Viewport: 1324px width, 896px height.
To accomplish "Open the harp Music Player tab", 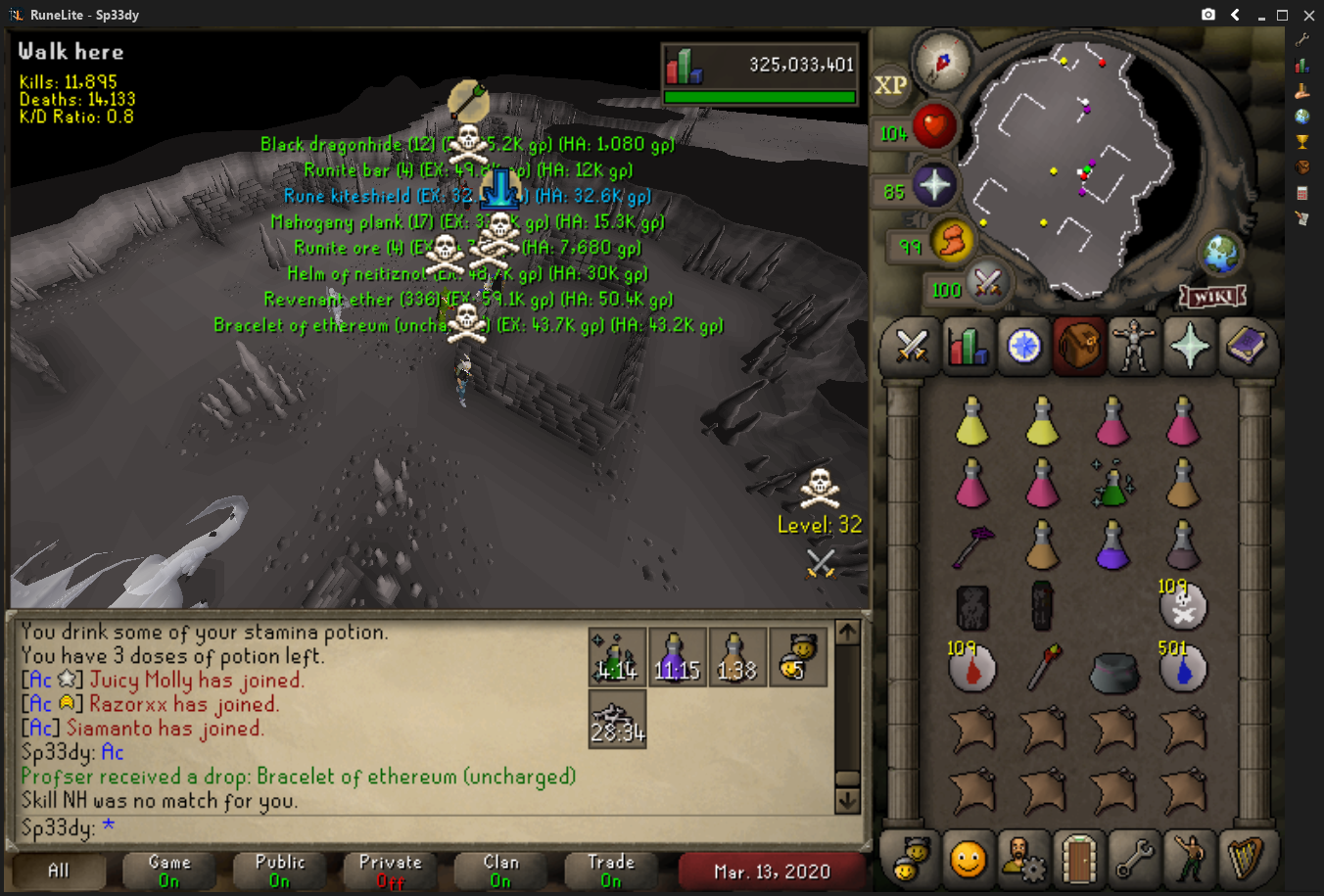I will click(1245, 859).
